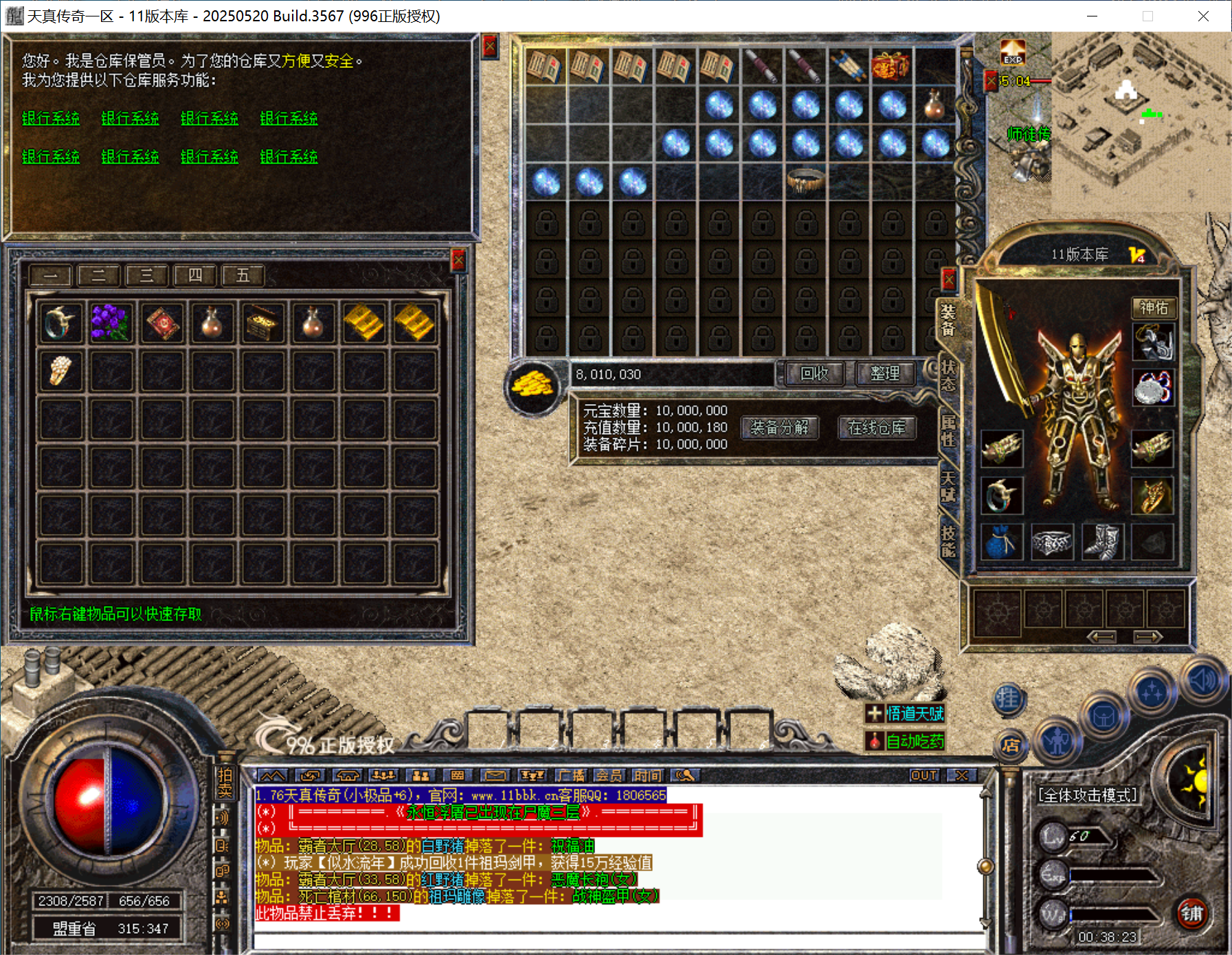The image size is (1232, 955).
Task: Click the 神佑 button on character panel
Action: coord(1154,308)
